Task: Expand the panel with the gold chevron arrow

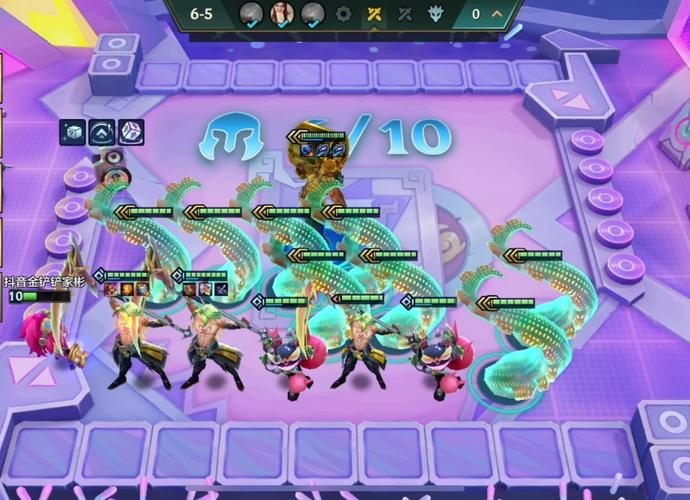Action: coord(498,14)
